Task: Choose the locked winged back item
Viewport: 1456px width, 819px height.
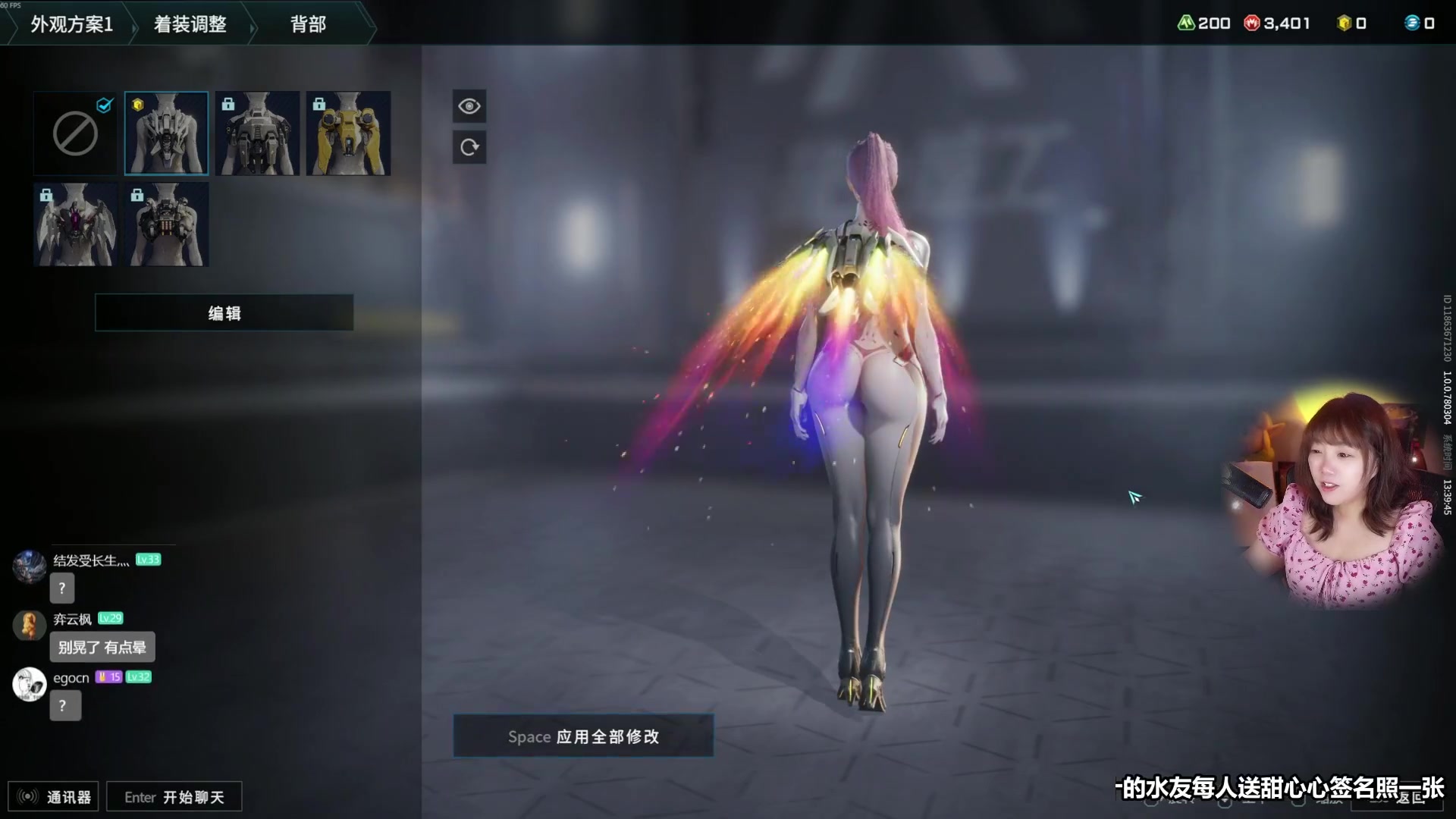Action: [75, 224]
